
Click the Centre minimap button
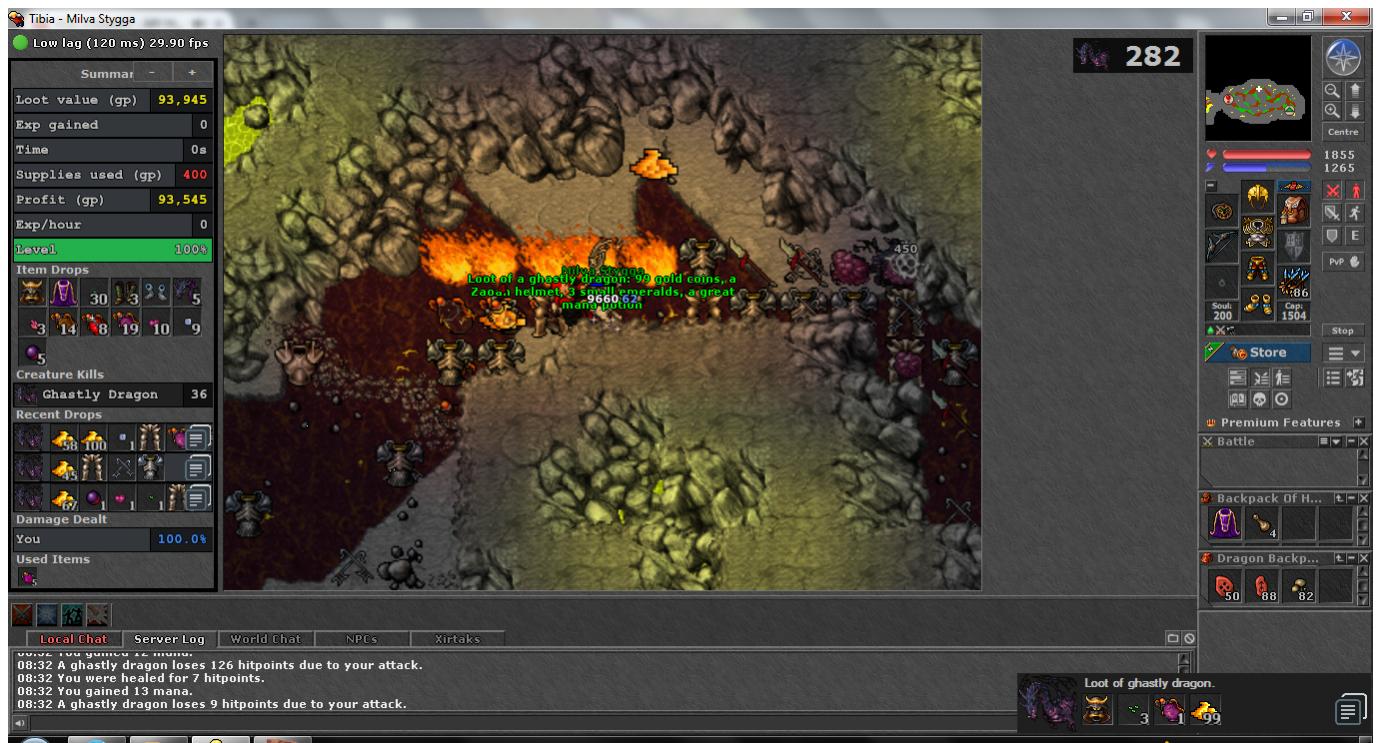pos(1343,132)
